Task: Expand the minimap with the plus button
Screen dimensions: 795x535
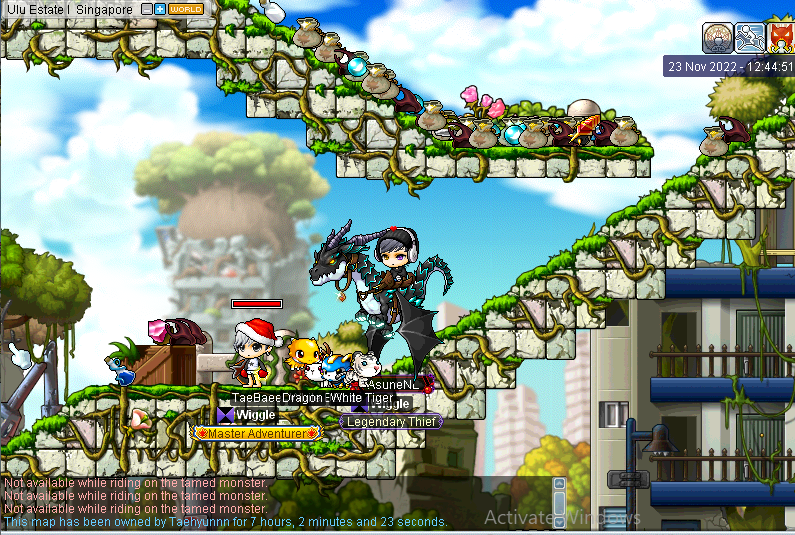Action: [160, 9]
